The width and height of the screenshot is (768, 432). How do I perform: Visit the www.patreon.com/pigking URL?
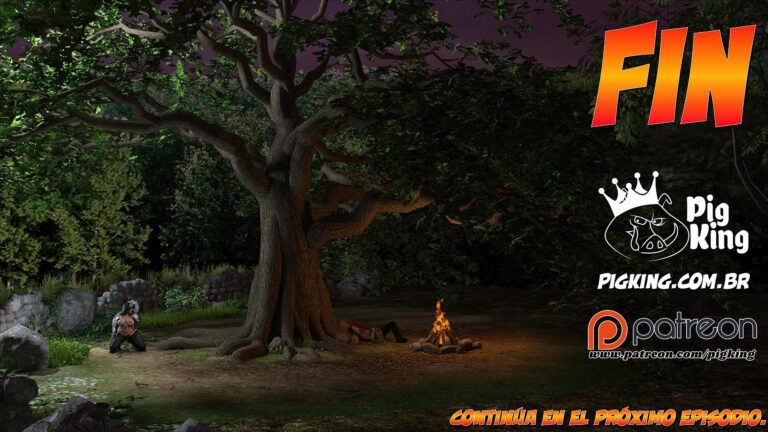(671, 356)
